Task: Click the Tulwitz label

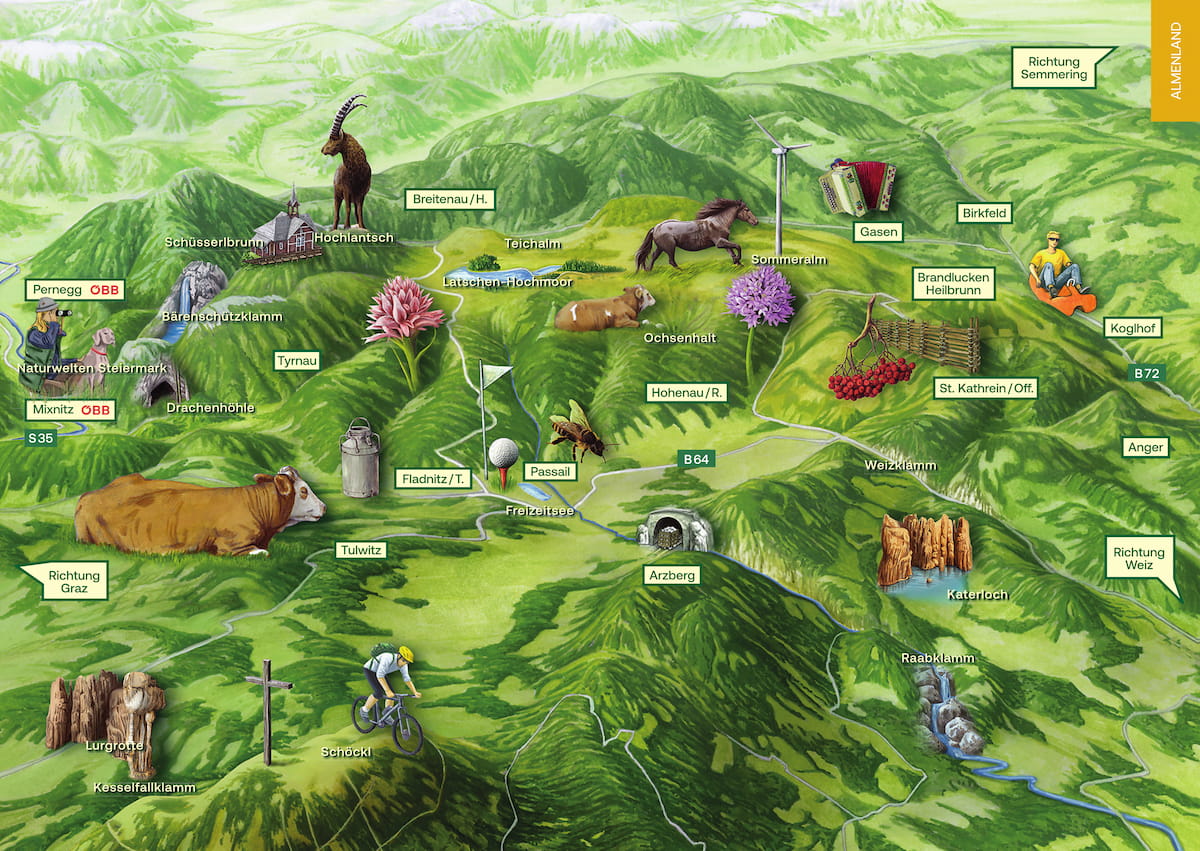Action: (361, 550)
